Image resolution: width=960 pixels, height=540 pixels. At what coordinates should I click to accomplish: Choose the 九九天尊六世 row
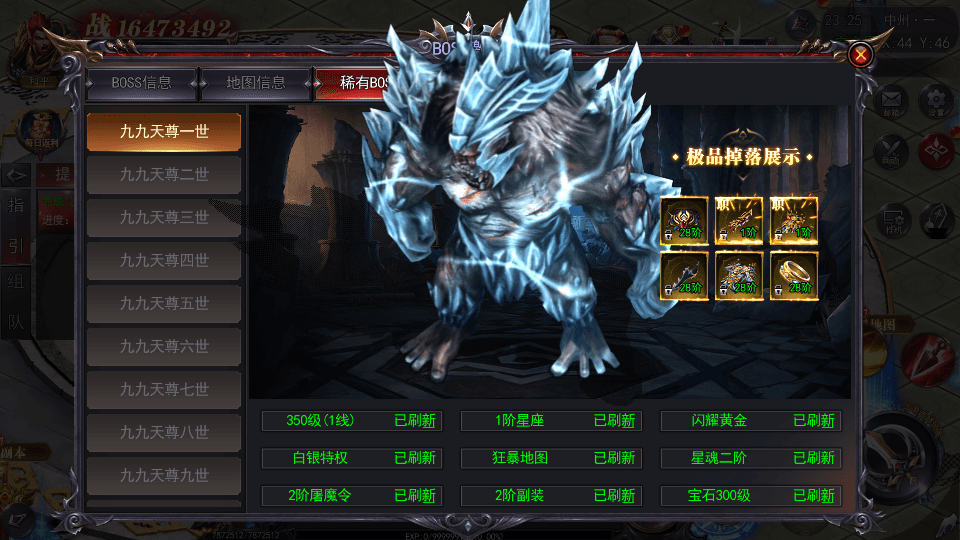tap(164, 347)
